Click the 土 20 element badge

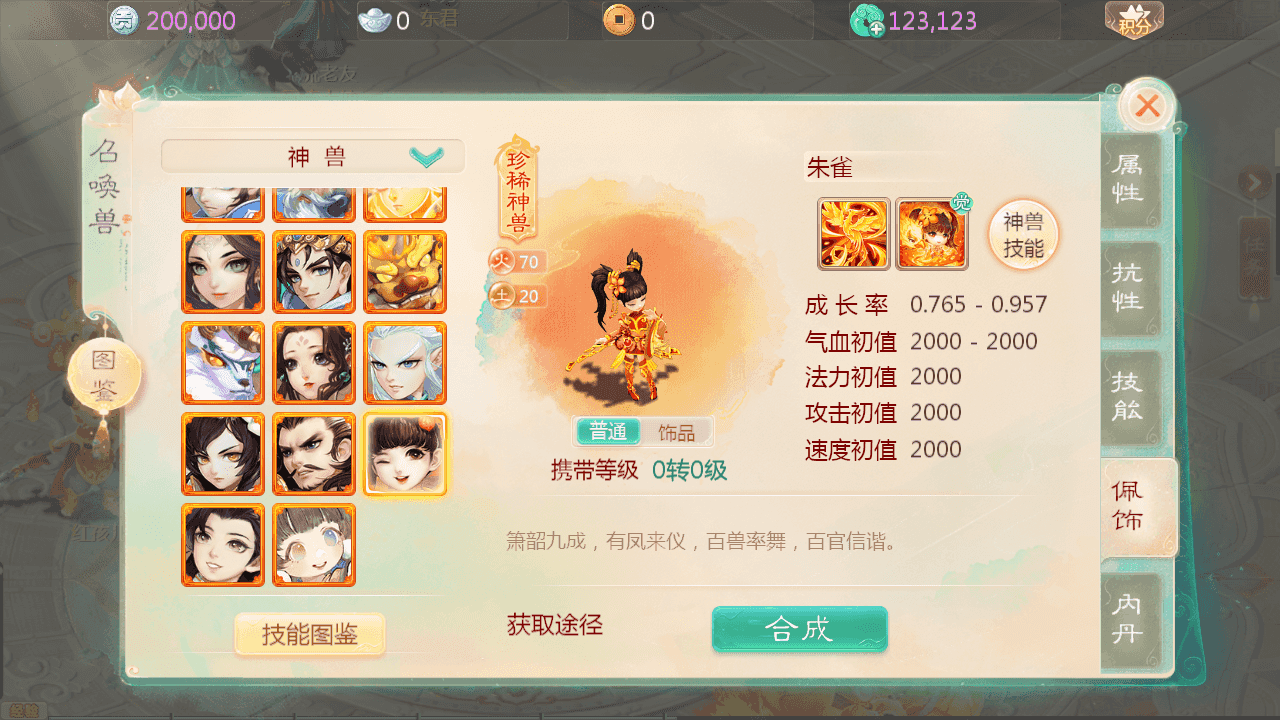pos(519,296)
